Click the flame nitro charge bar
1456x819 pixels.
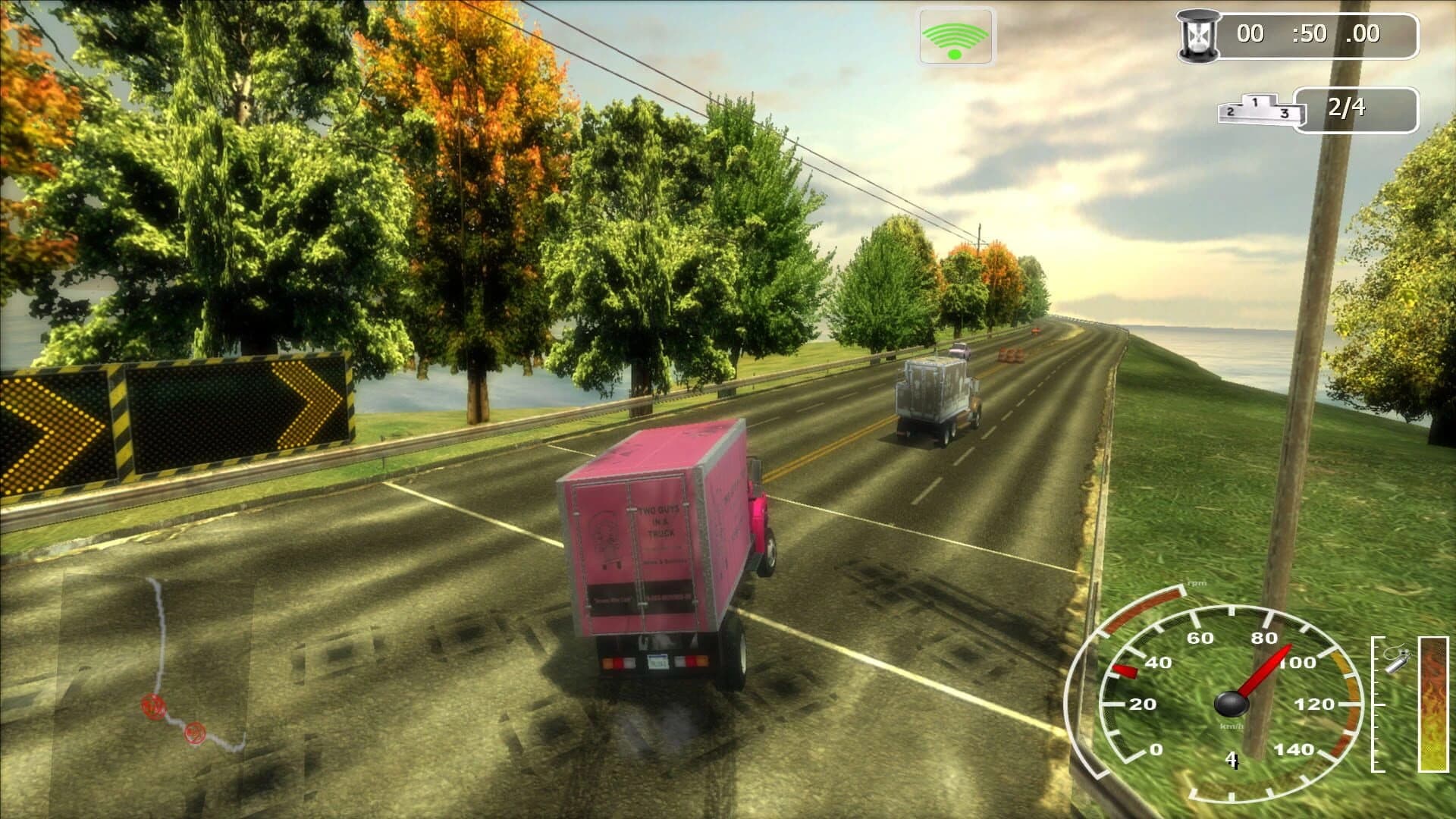point(1434,704)
